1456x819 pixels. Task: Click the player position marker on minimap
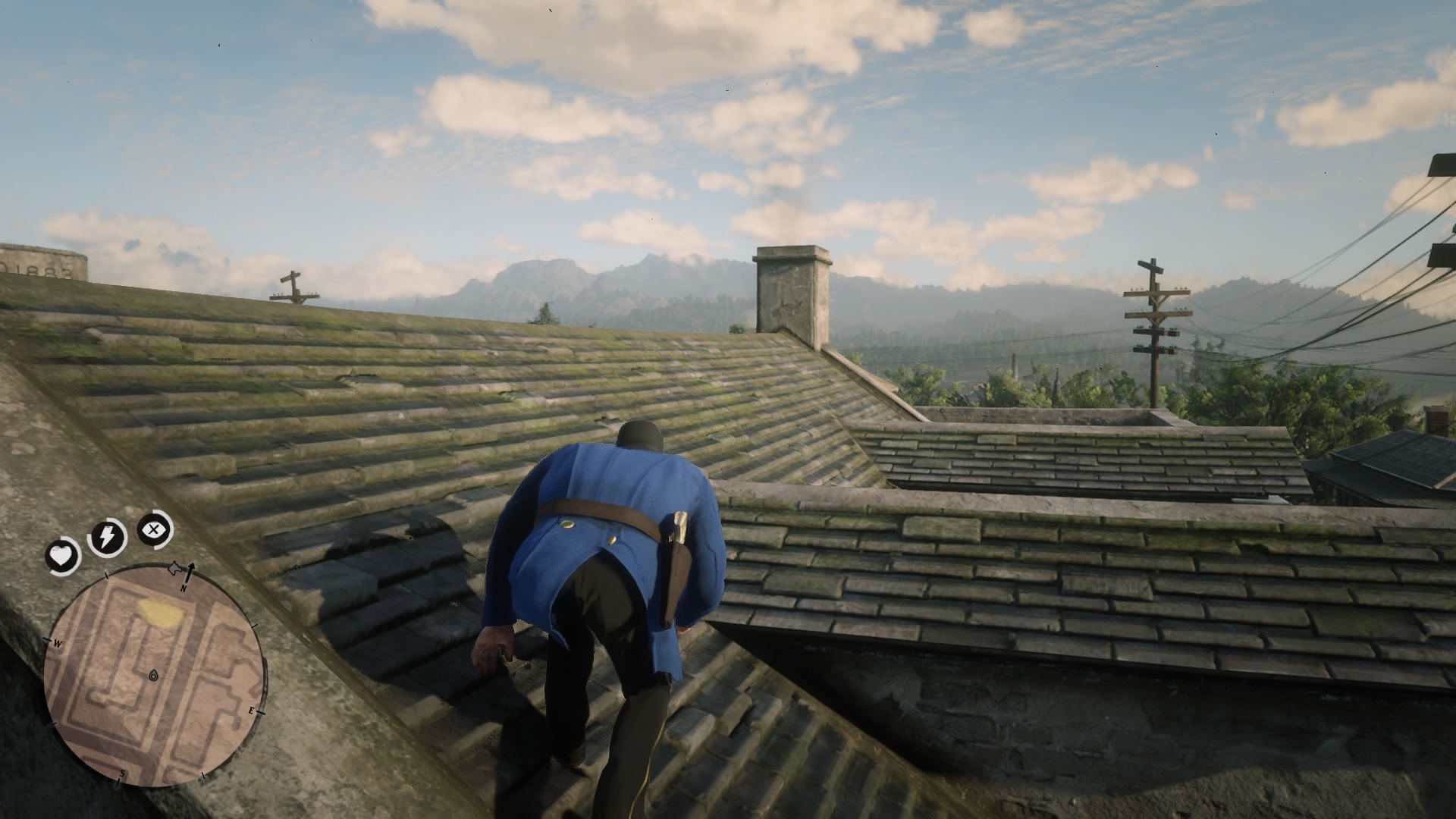[152, 675]
